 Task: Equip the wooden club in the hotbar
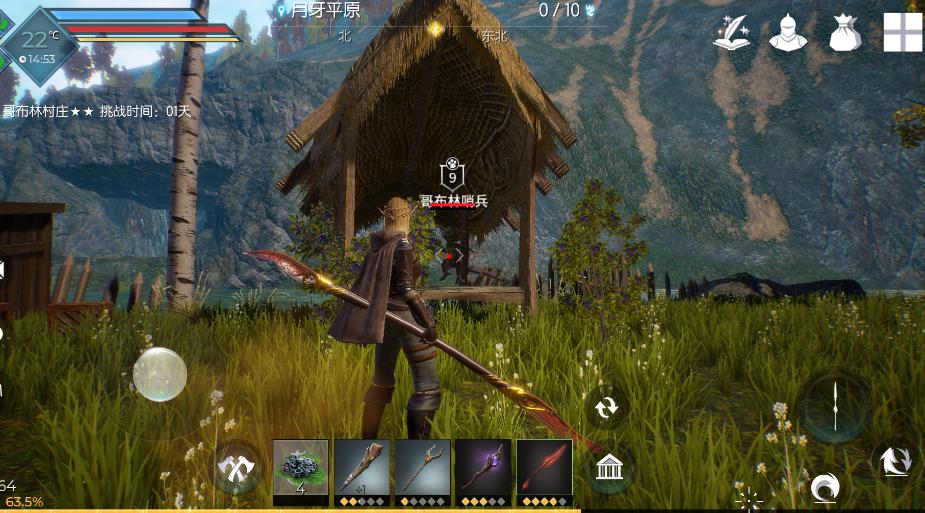(361, 467)
